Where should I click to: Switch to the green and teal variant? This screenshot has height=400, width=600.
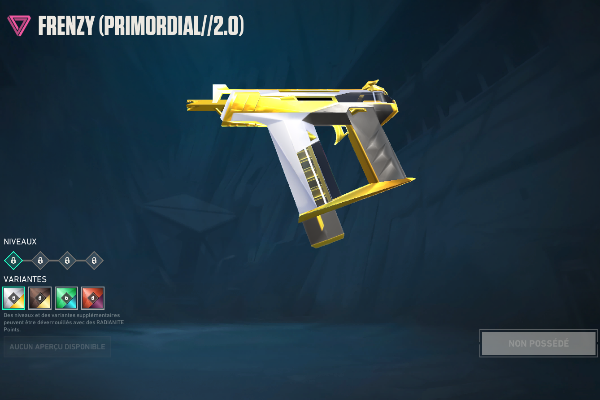(x=66, y=297)
